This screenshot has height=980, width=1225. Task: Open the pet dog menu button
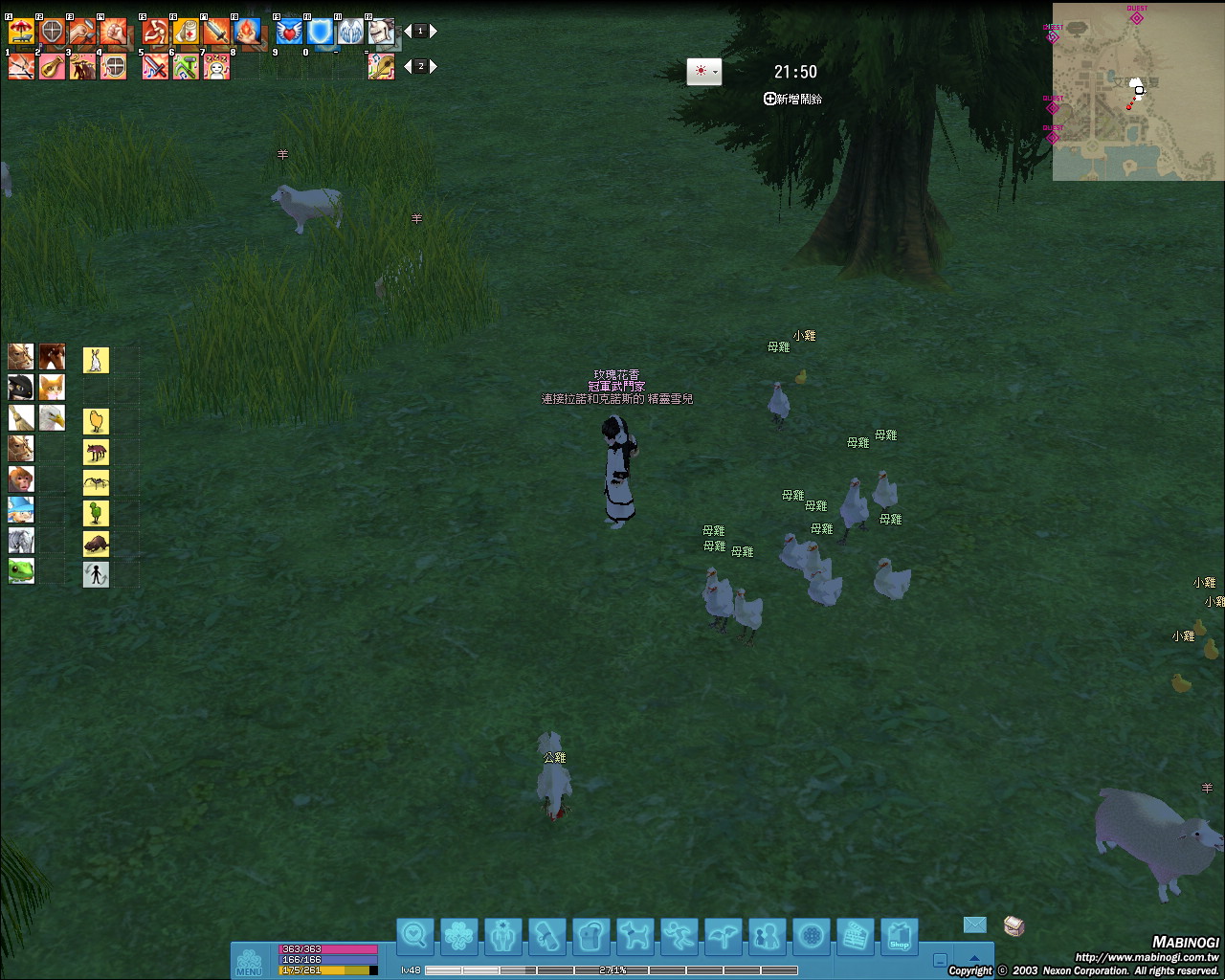point(635,936)
